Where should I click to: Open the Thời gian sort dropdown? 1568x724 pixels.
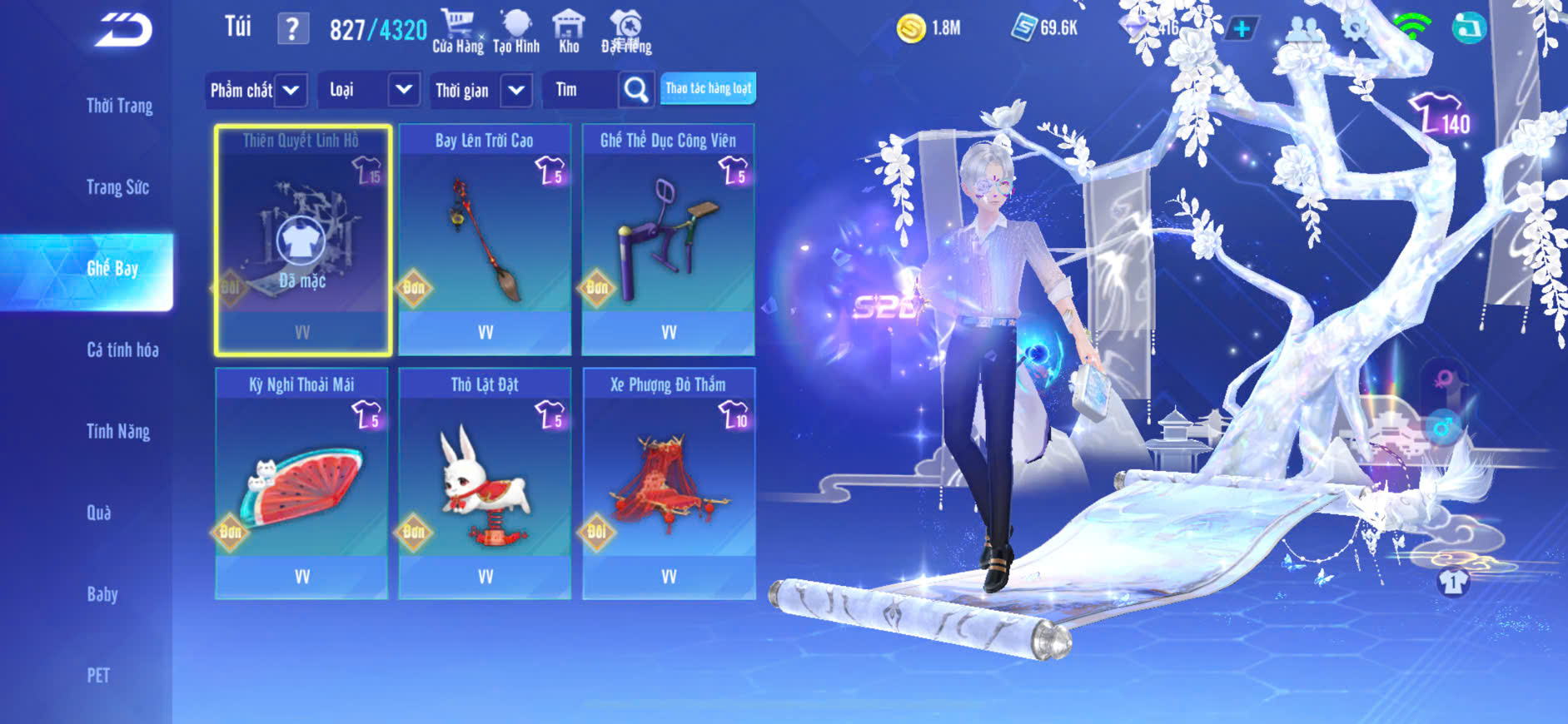480,90
